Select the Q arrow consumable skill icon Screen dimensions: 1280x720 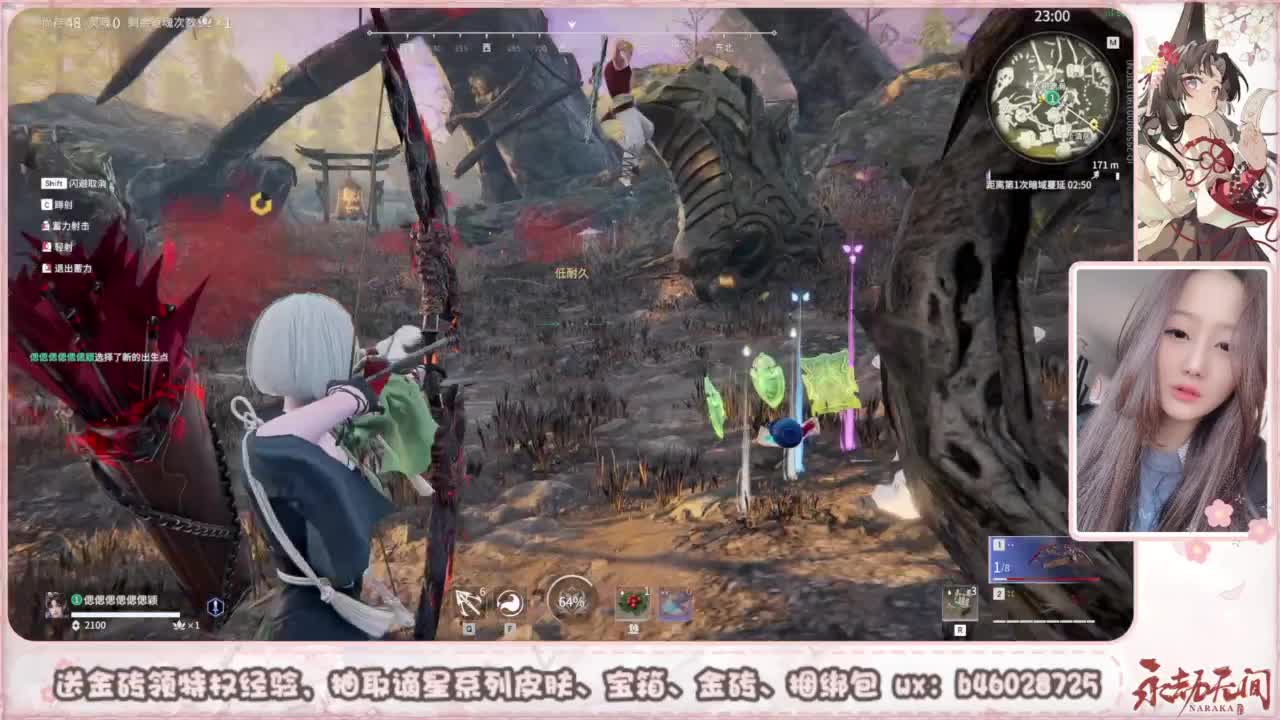click(468, 600)
